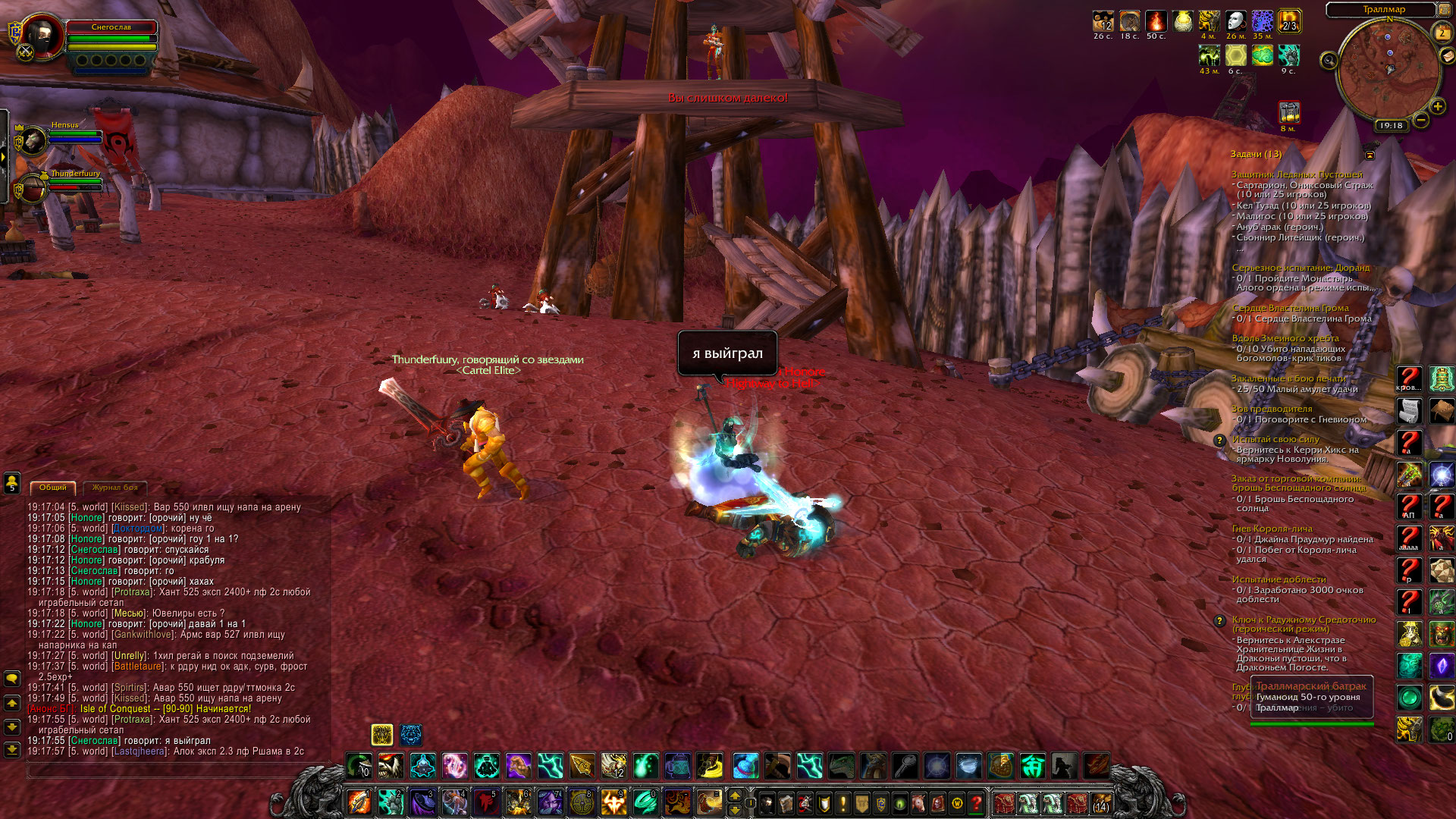
Task: Switch to the Общий chat tab
Action: tap(53, 488)
